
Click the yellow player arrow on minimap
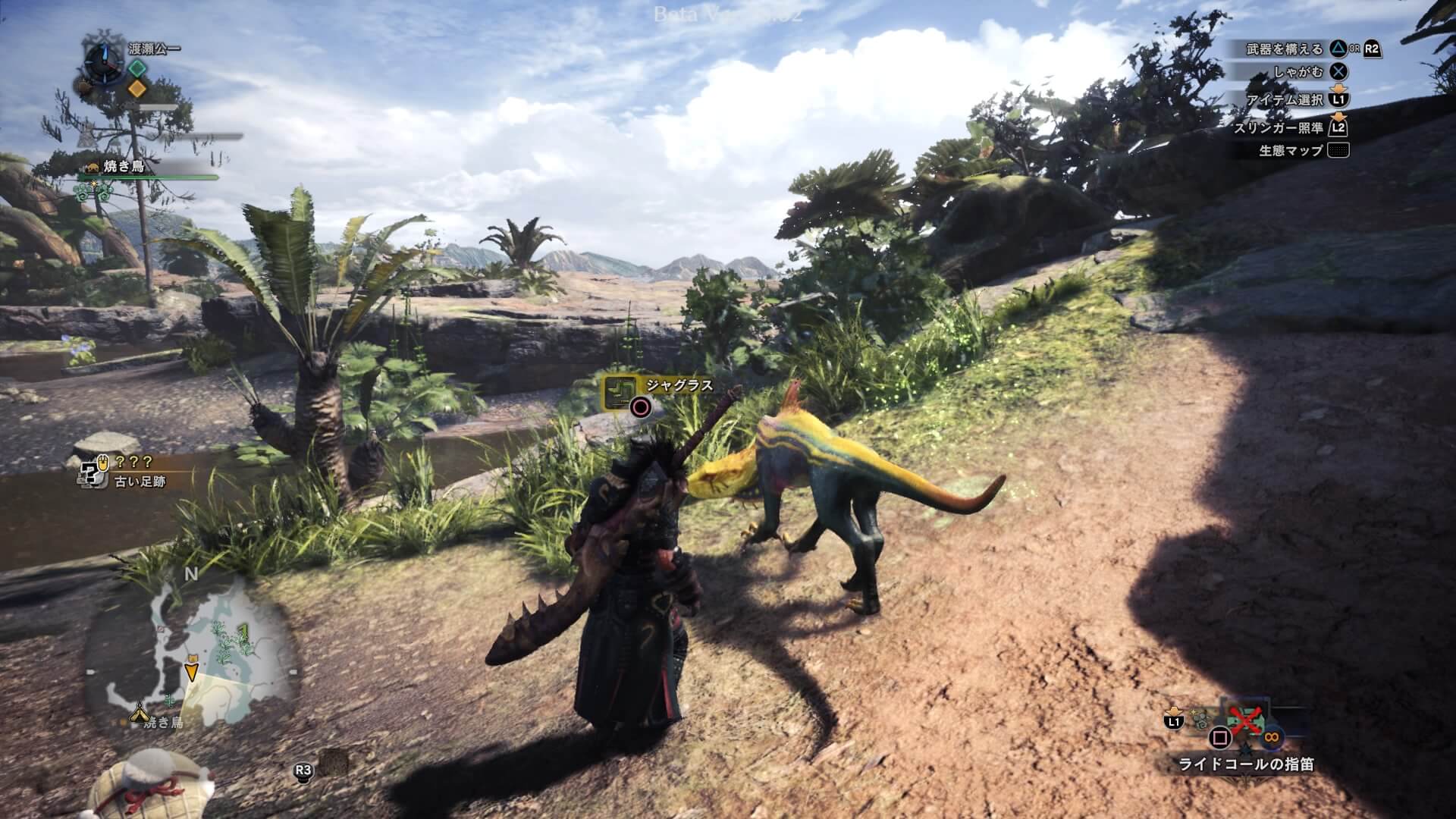[191, 670]
